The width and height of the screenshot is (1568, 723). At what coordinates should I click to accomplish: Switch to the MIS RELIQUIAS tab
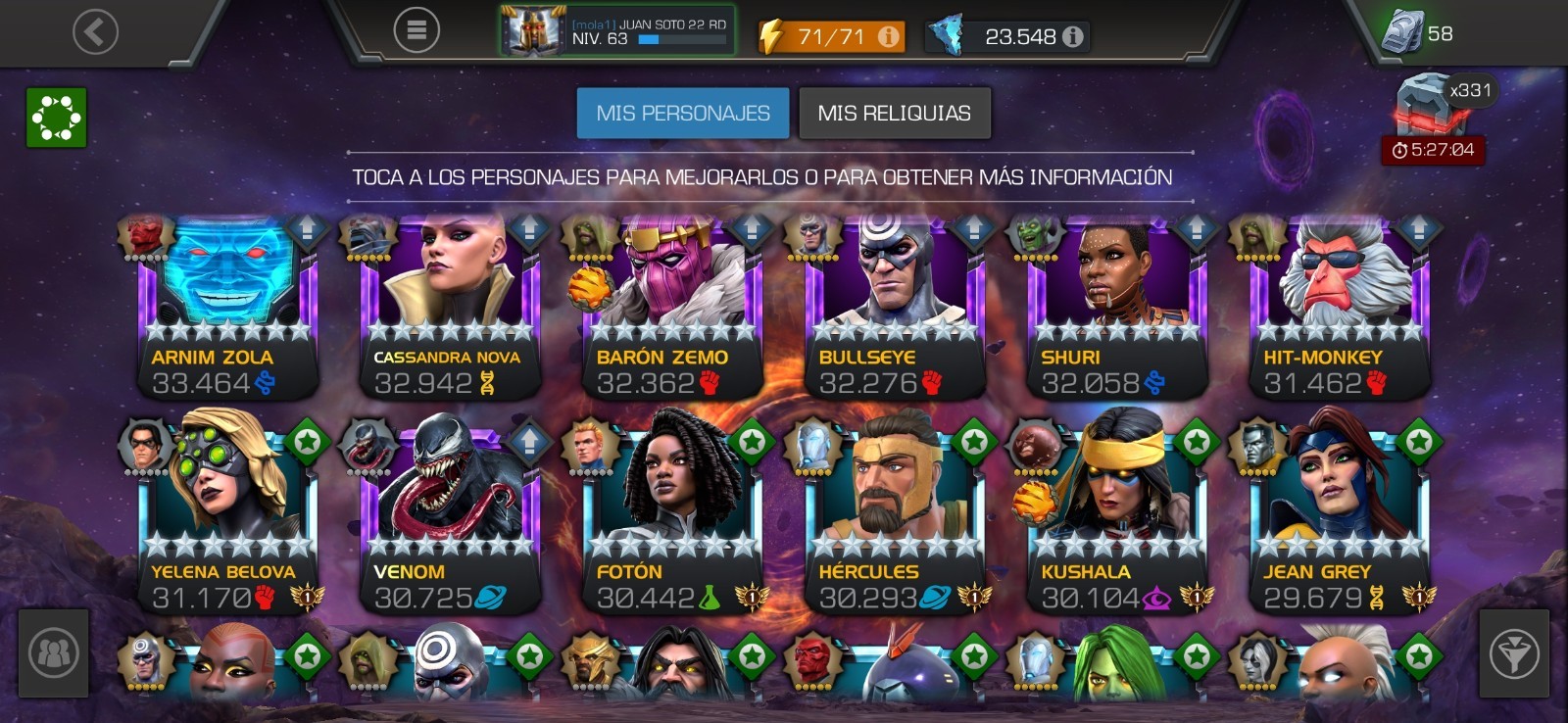(894, 113)
